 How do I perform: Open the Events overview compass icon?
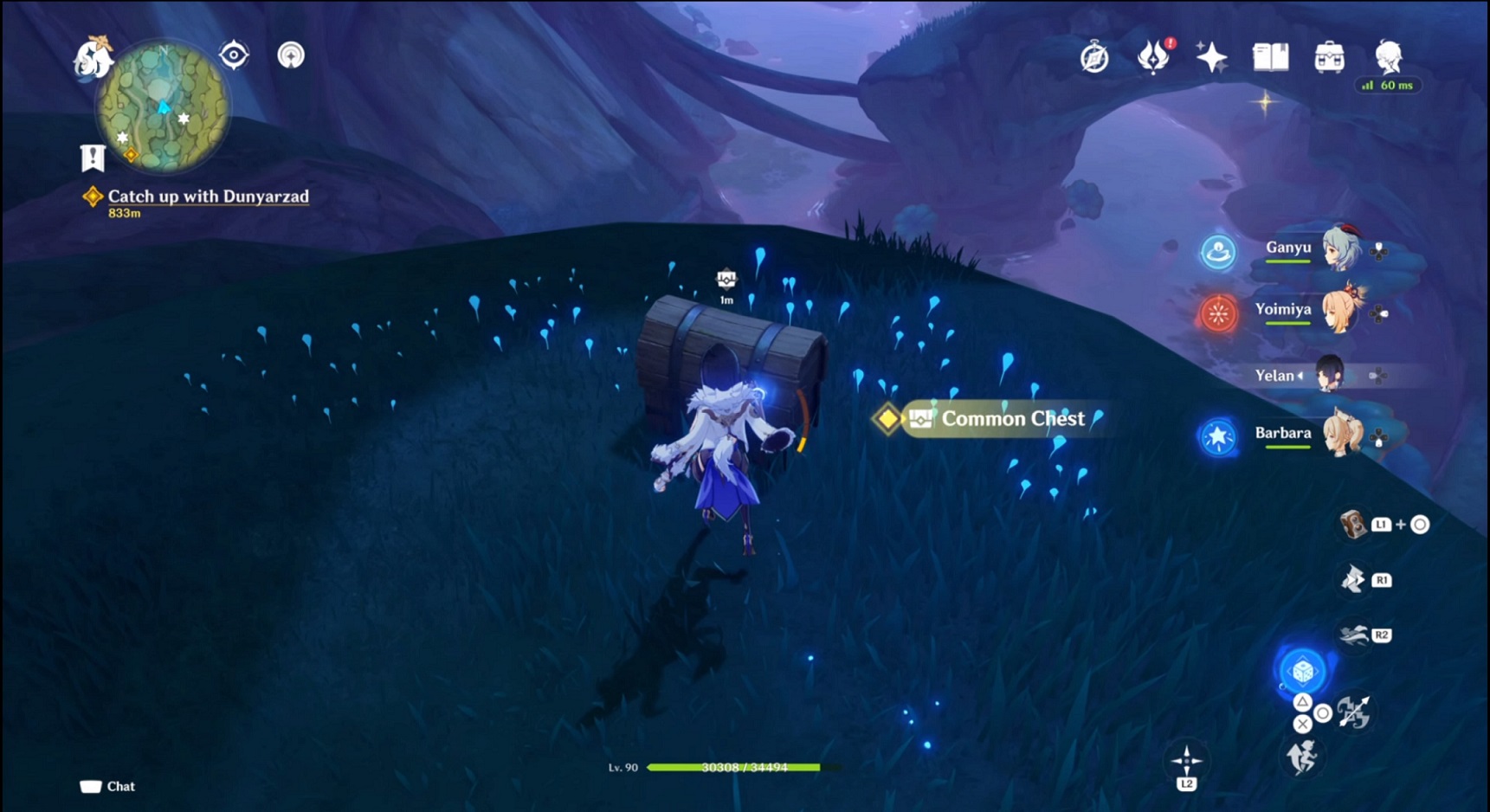[x=1093, y=55]
